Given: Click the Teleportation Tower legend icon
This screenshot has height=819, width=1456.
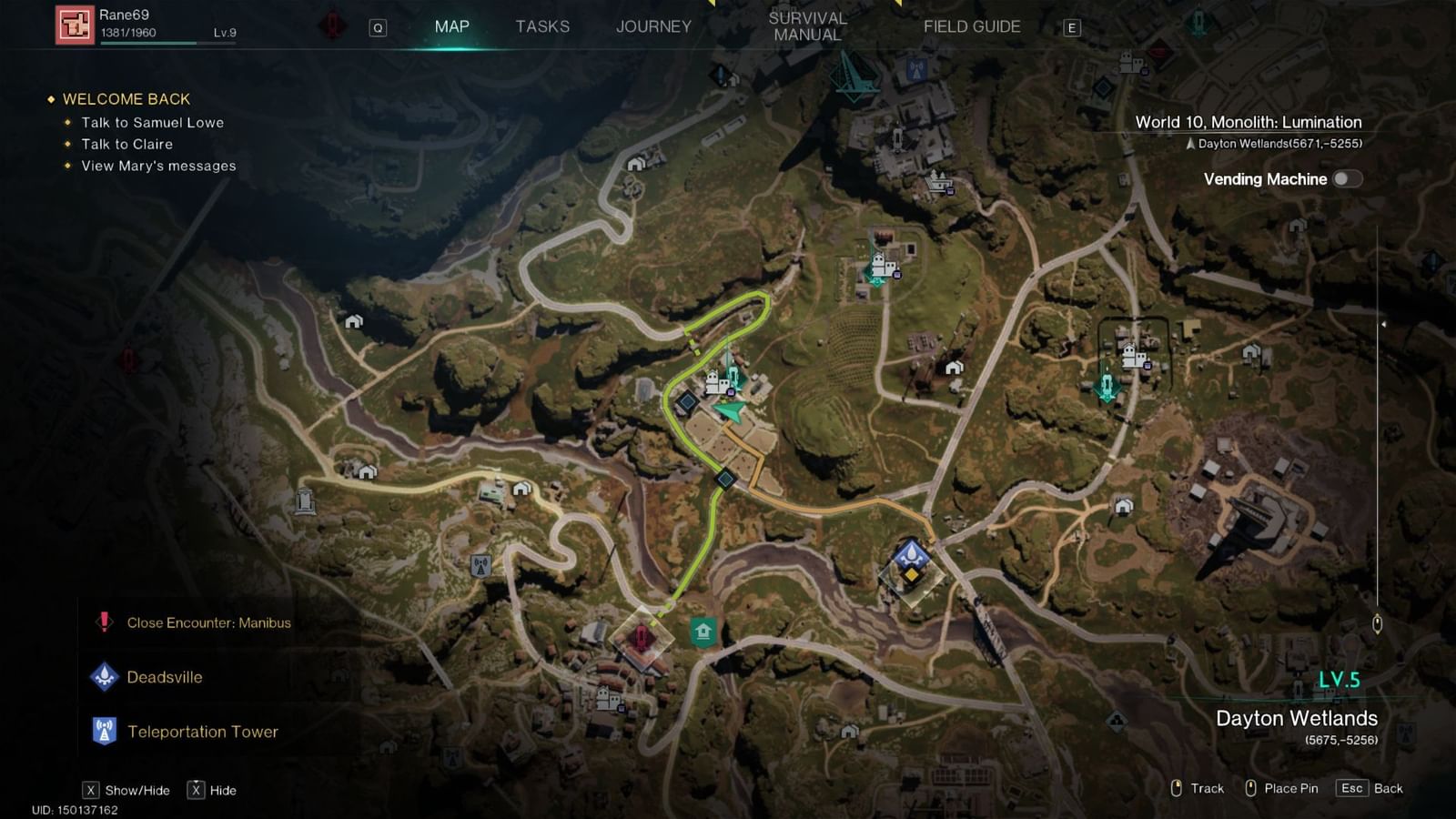Looking at the screenshot, I should pyautogui.click(x=103, y=731).
